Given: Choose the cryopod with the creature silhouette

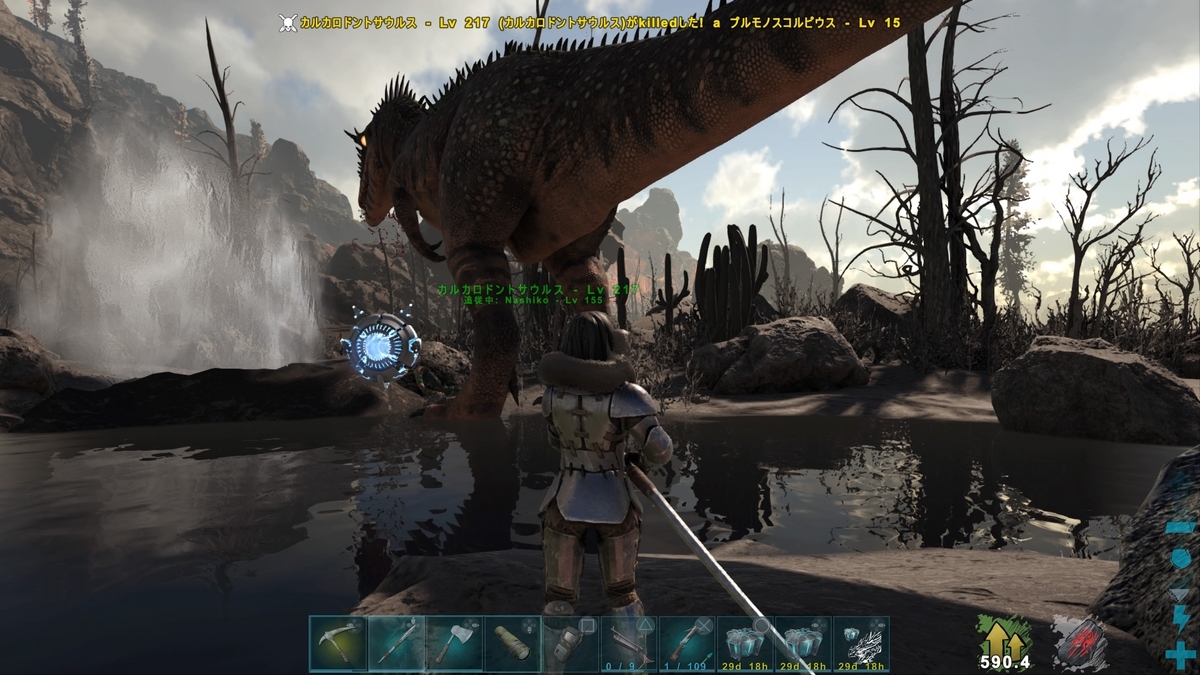Looking at the screenshot, I should click(861, 643).
